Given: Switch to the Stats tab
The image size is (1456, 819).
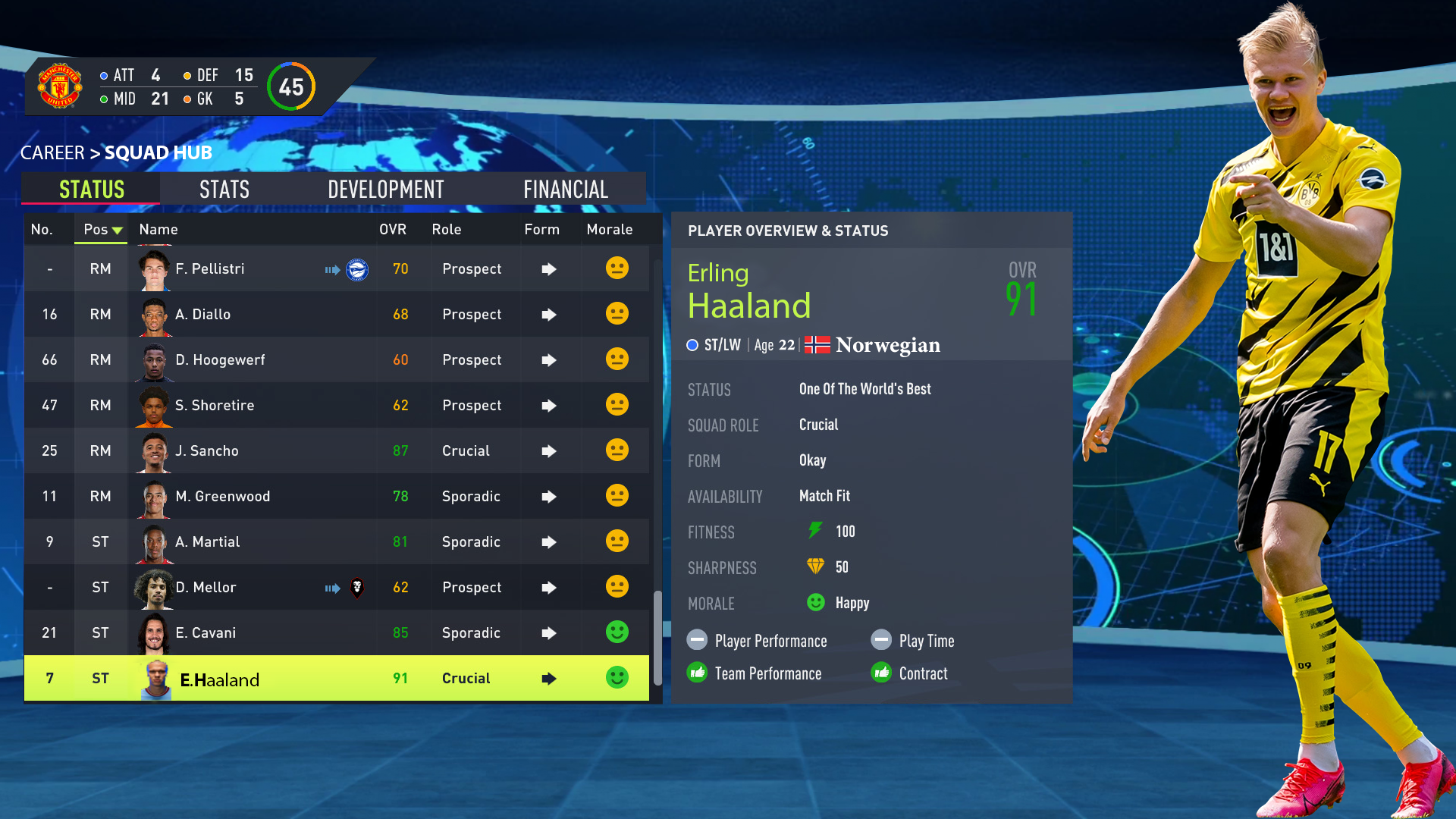Looking at the screenshot, I should pyautogui.click(x=224, y=189).
